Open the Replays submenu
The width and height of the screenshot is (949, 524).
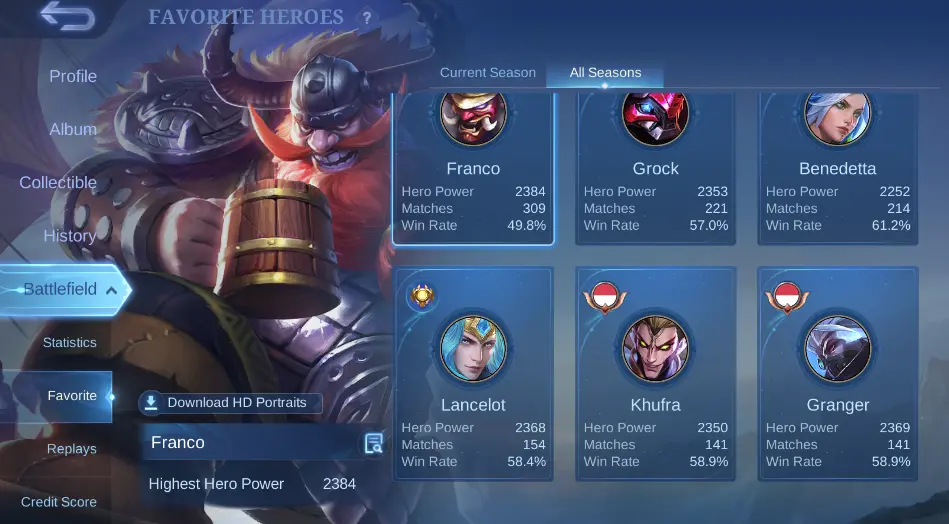(x=71, y=449)
